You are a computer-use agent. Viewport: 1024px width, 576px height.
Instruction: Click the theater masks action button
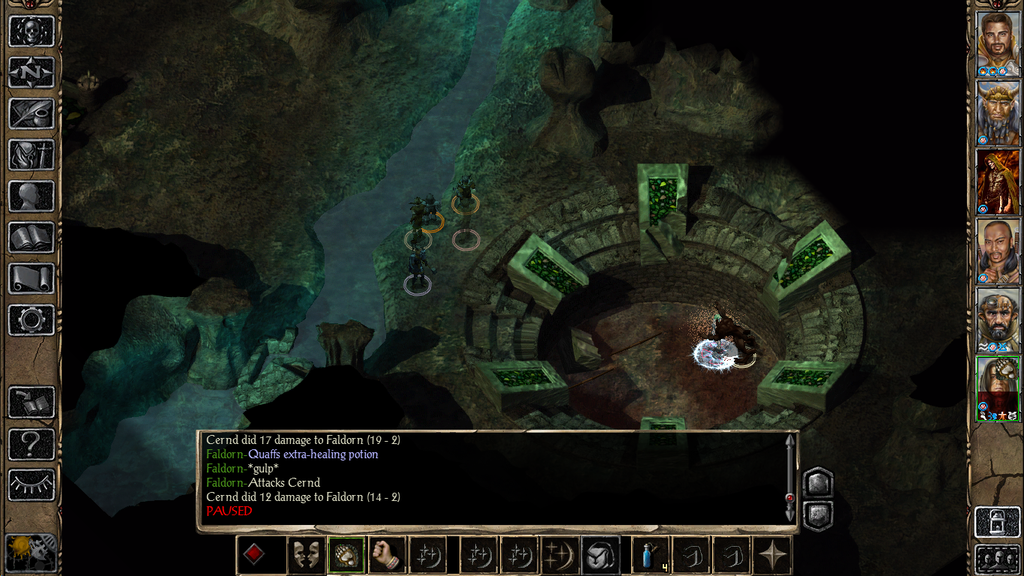point(304,556)
